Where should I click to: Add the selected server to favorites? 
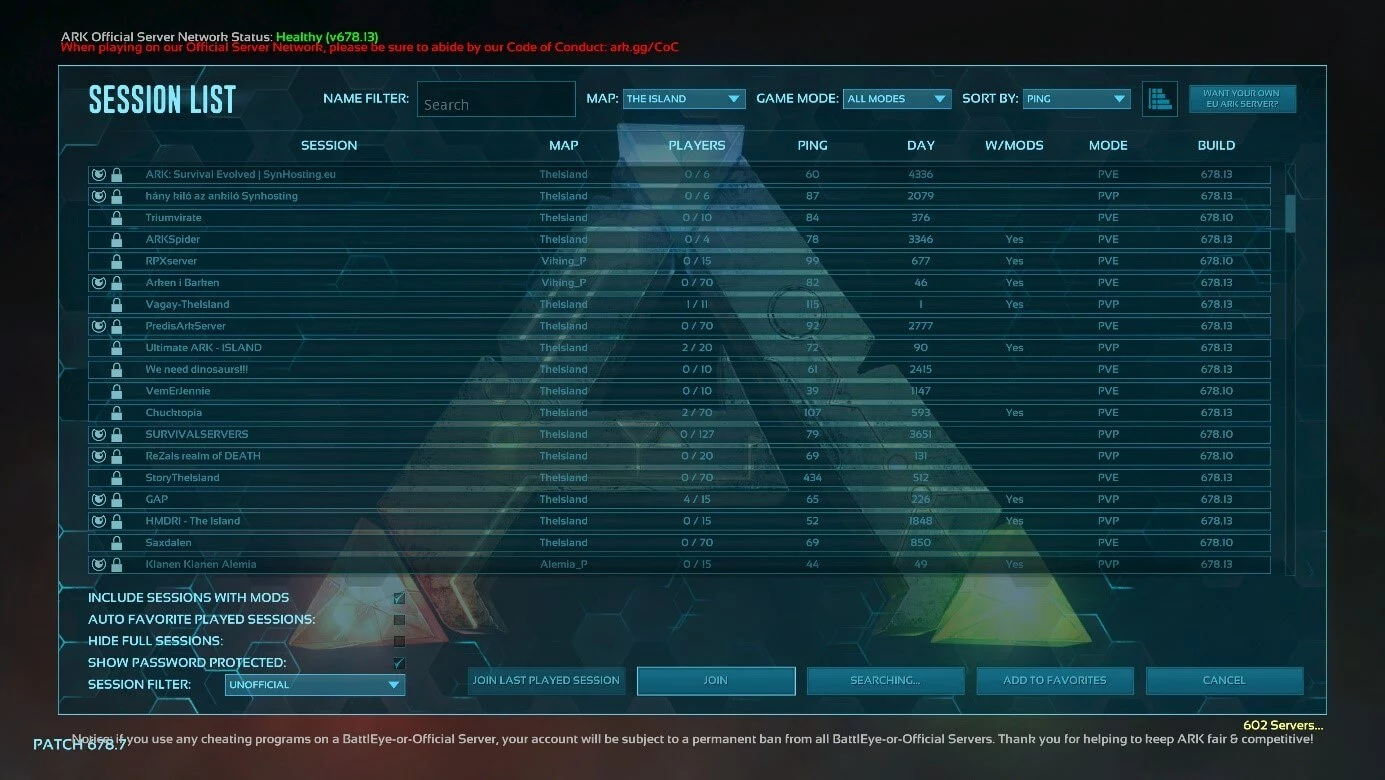(x=1055, y=680)
